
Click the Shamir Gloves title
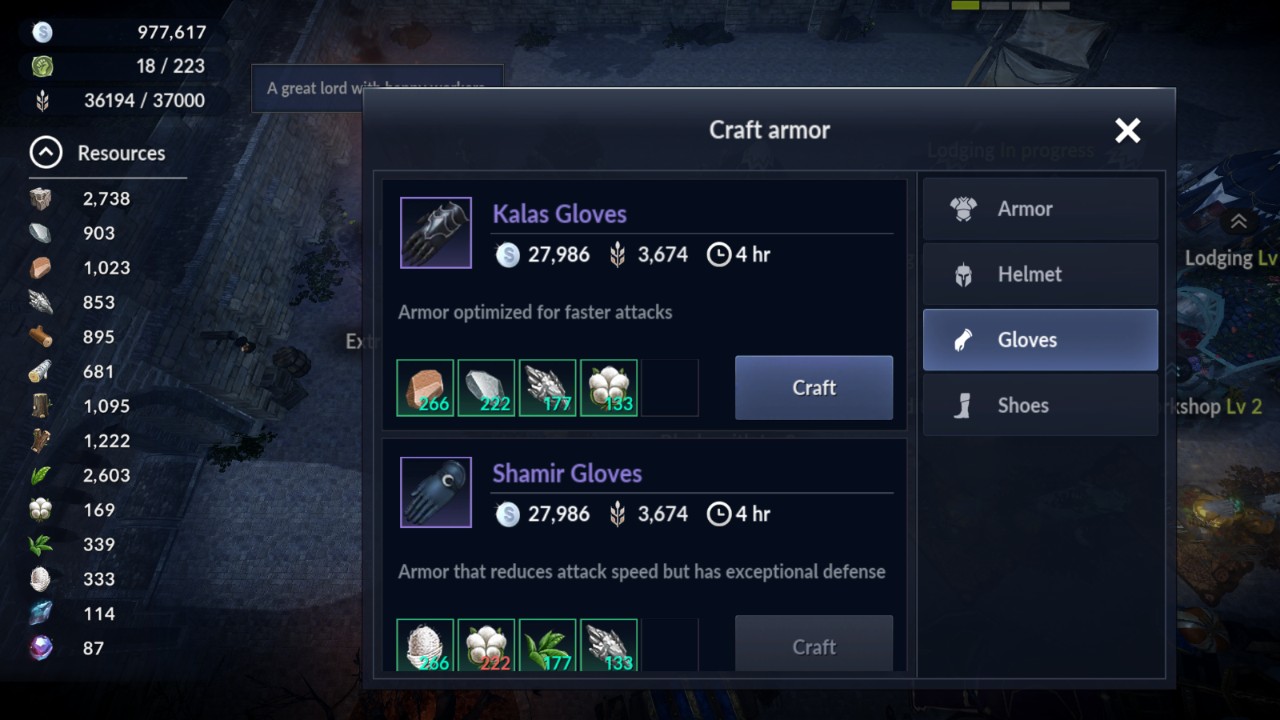(x=566, y=474)
